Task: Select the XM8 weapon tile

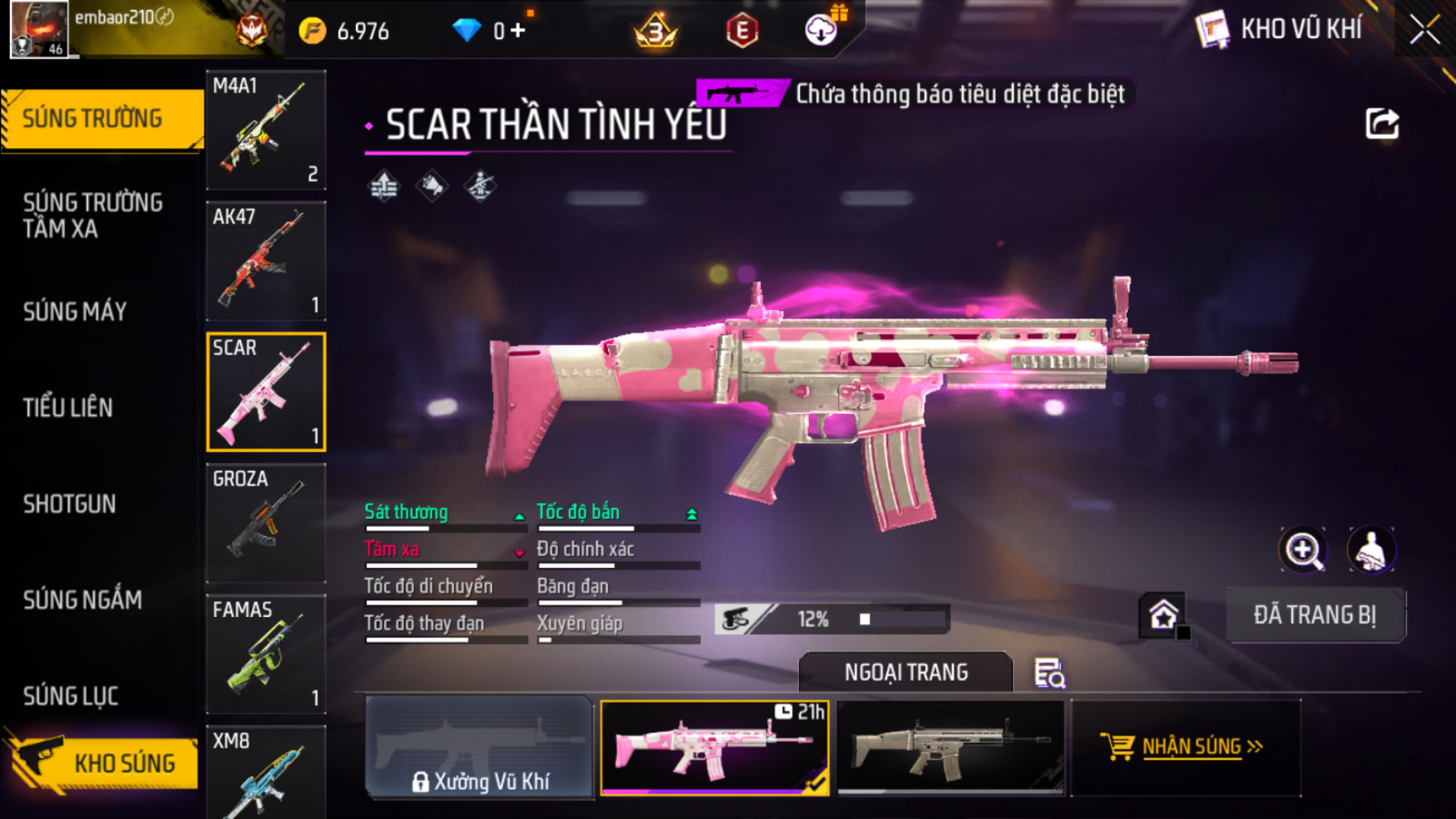Action: 266,773
